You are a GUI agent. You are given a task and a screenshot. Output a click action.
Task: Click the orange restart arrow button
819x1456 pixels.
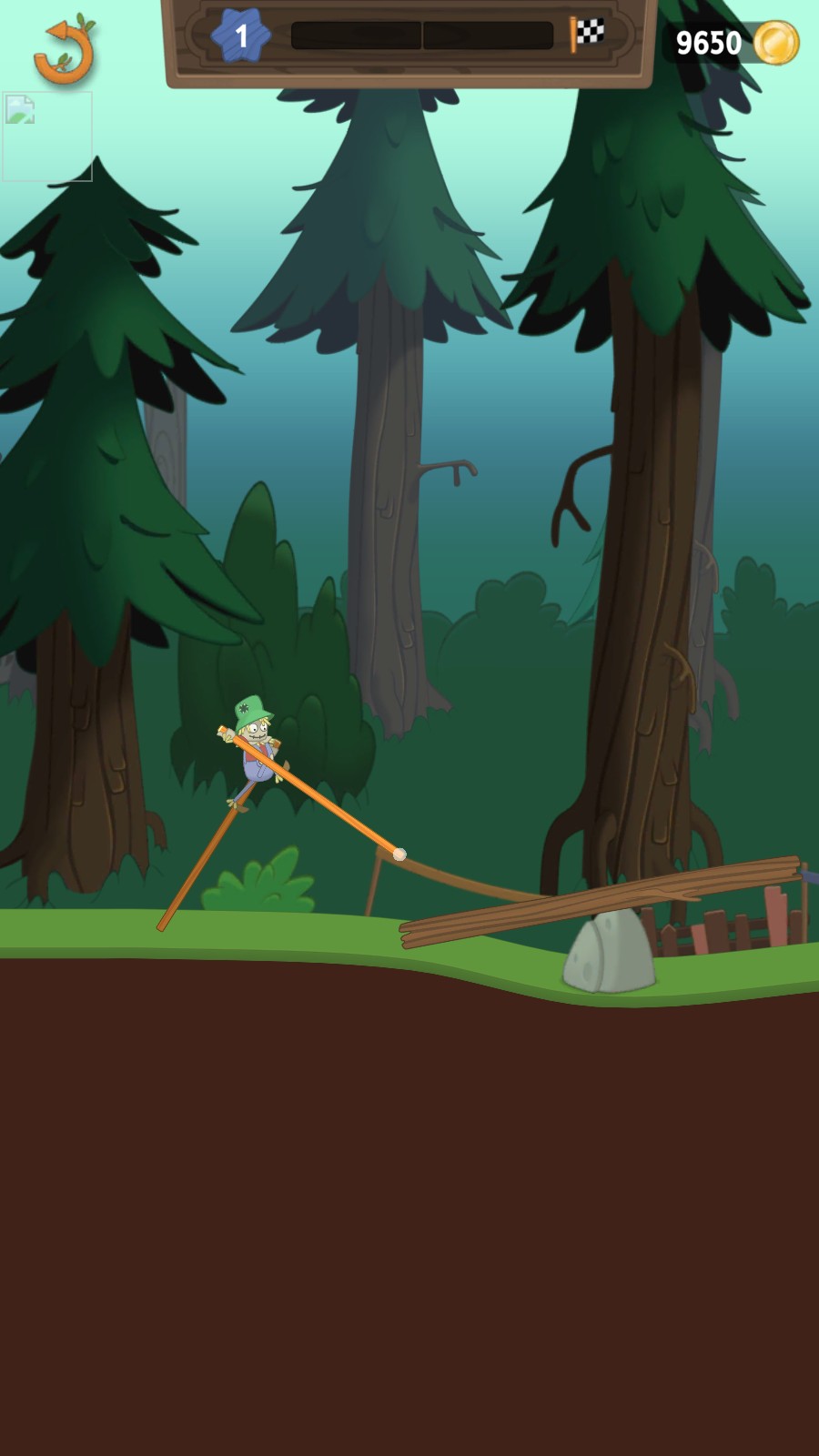64,51
